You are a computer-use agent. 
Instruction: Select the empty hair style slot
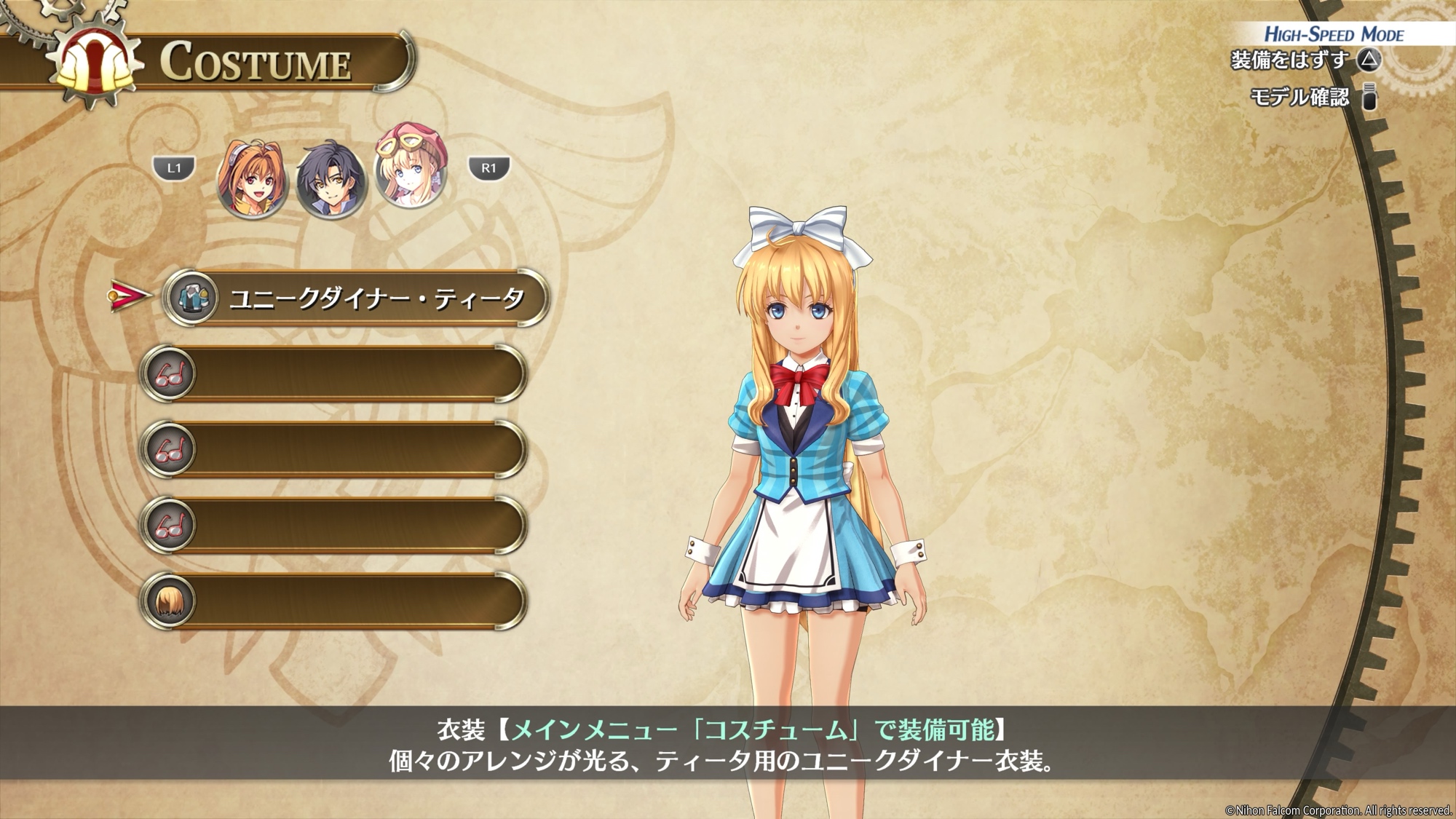333,601
